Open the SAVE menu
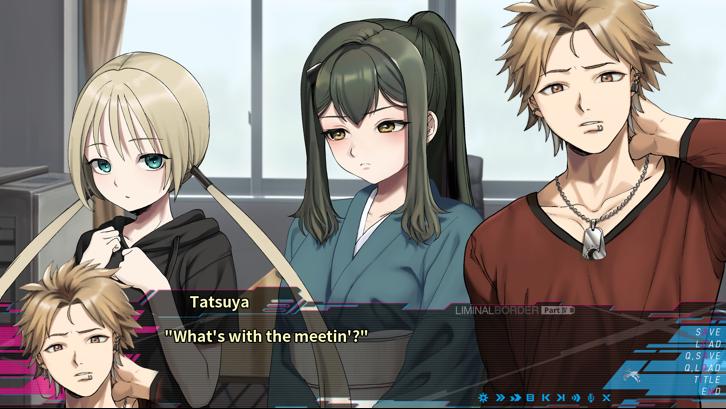Viewport: 726px width, 409px height. click(705, 332)
